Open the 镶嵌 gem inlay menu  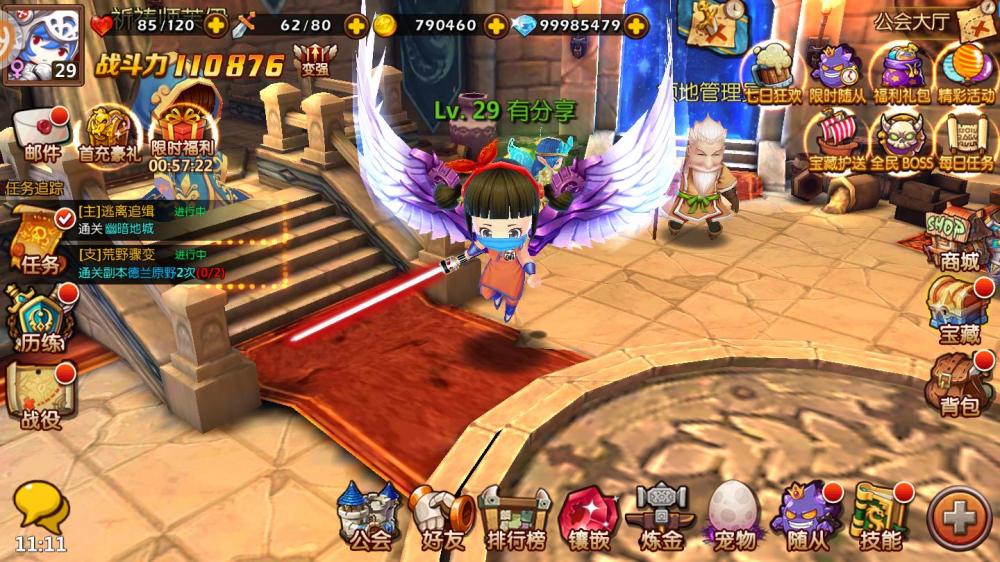[588, 517]
